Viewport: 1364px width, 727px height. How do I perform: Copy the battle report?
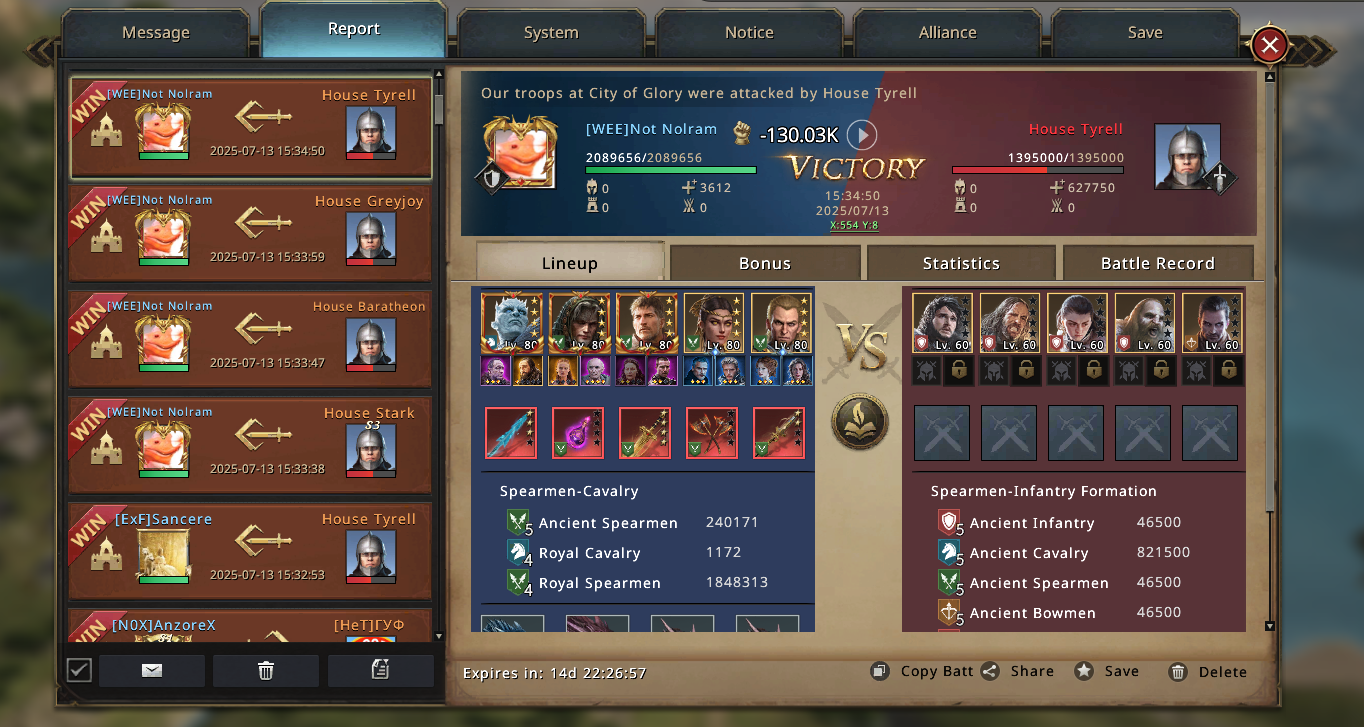[923, 671]
